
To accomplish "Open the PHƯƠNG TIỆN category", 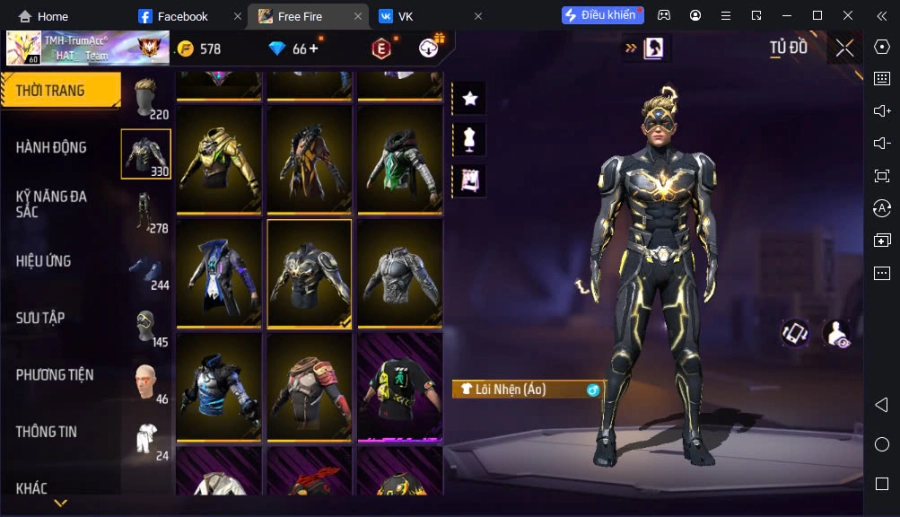I will pyautogui.click(x=55, y=375).
